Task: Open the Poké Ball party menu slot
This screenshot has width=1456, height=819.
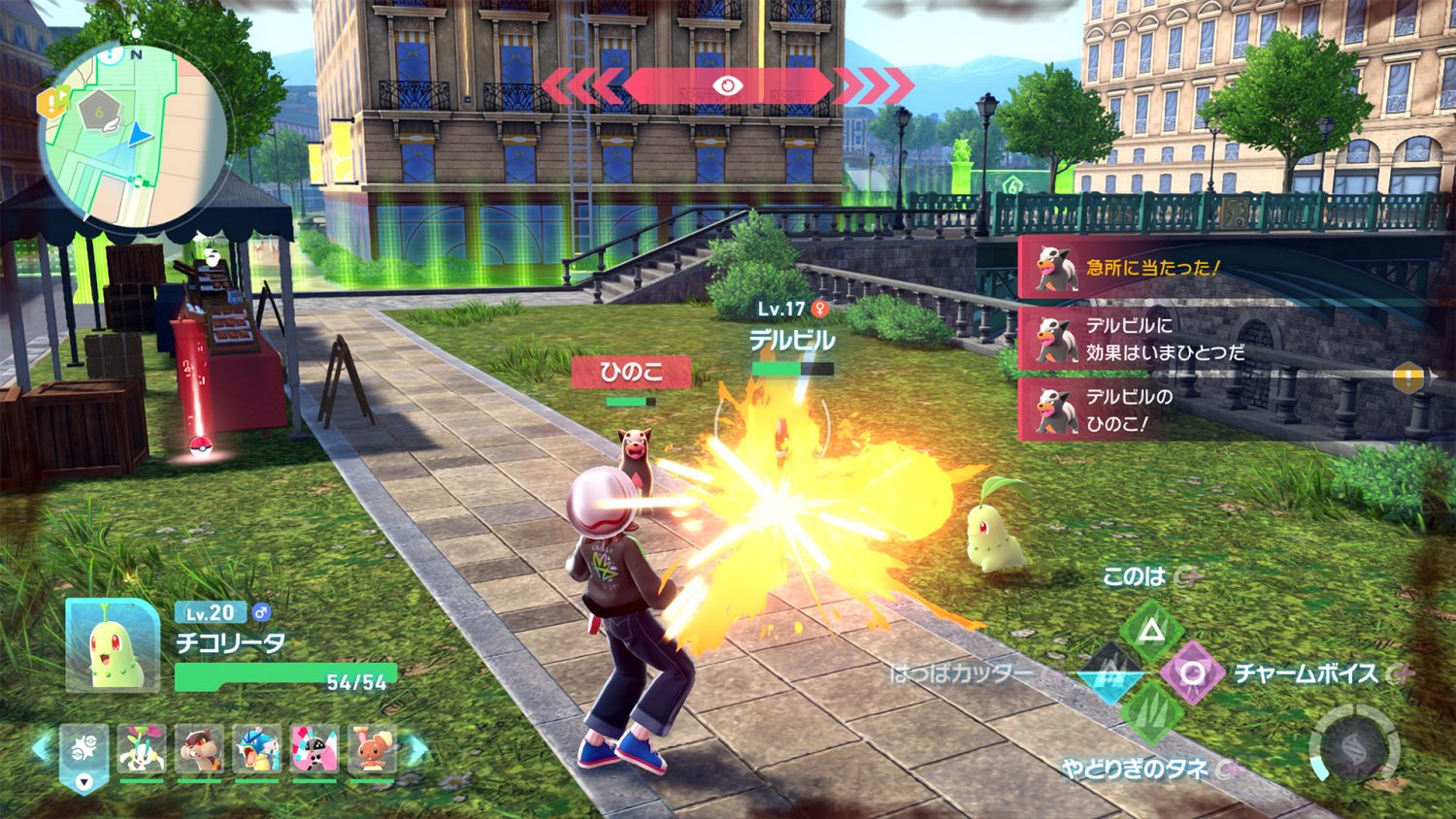Action: pyautogui.click(x=84, y=752)
